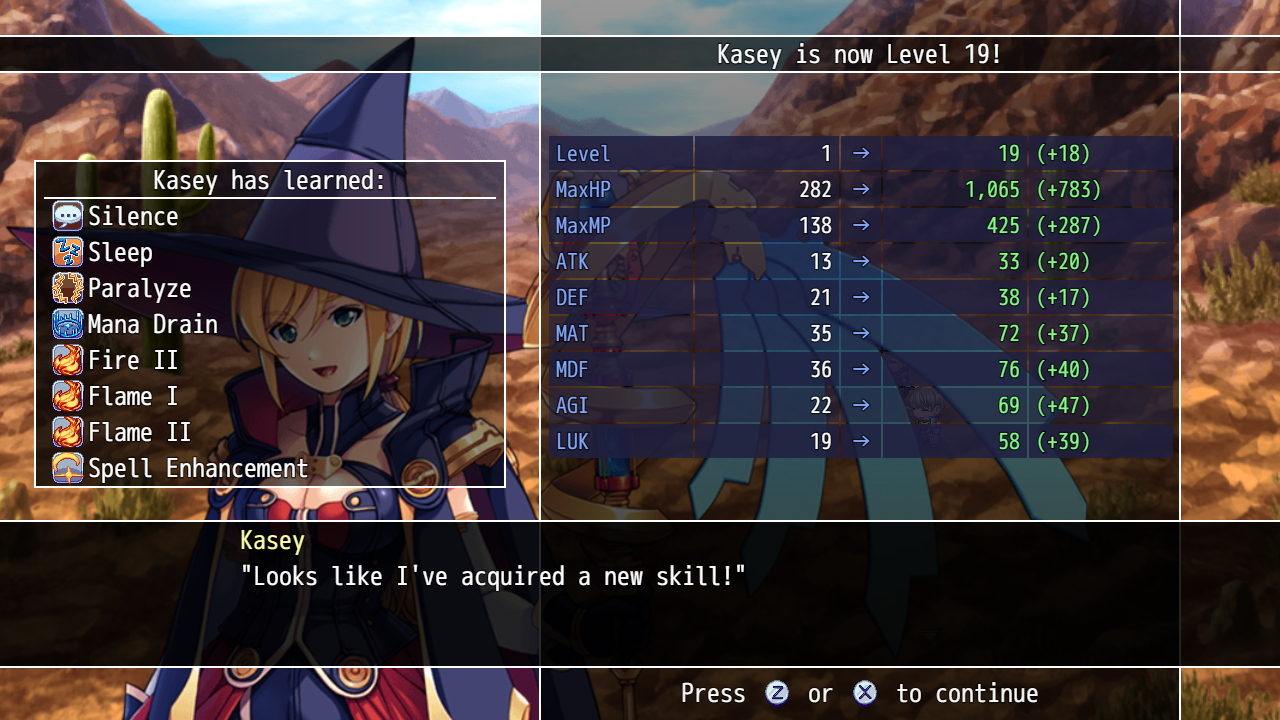Viewport: 1280px width, 720px height.
Task: Select the Sleep skill entry
Action: 120,252
